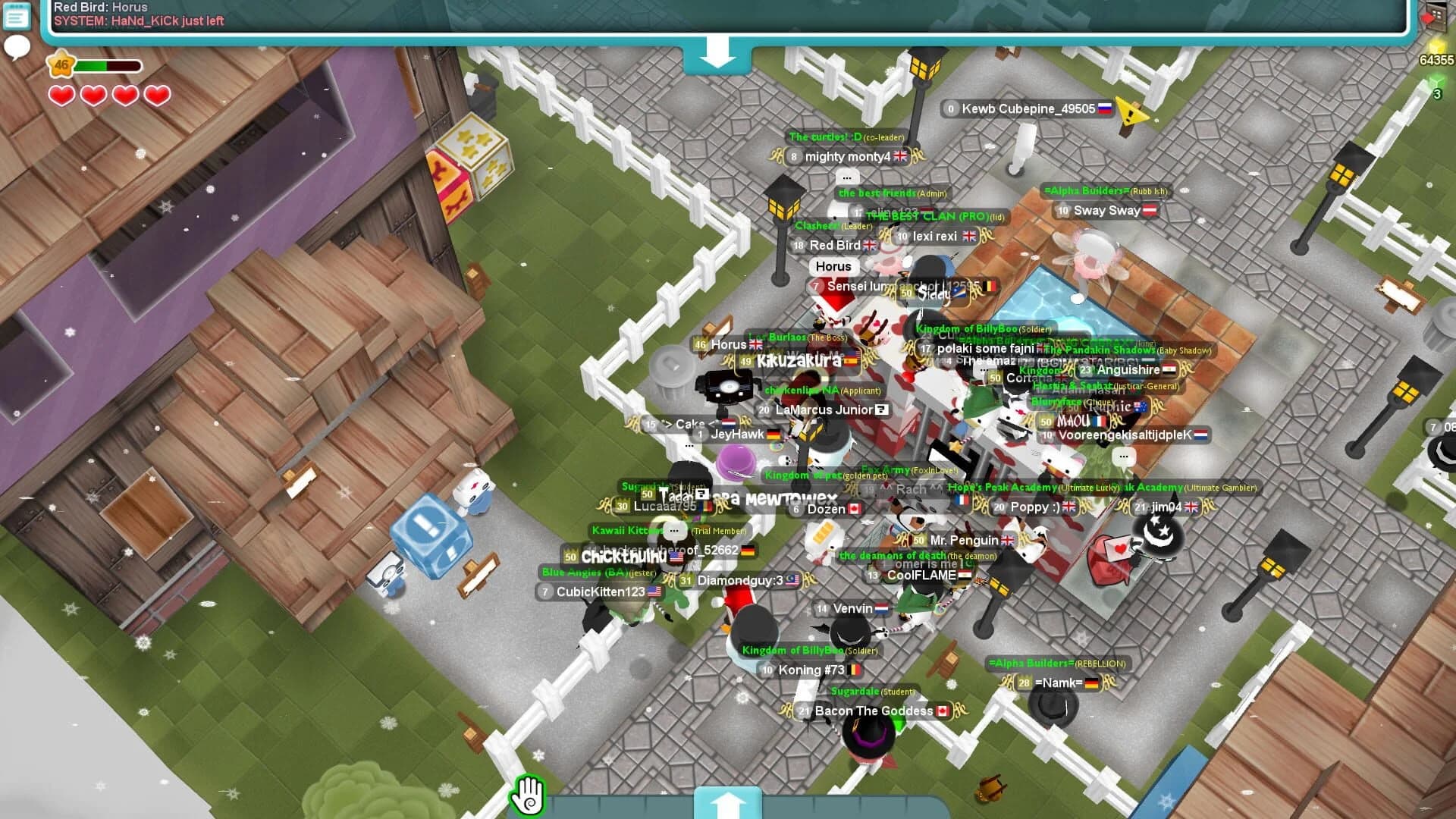Click the UK flag next to Mr. Penguin

click(x=1007, y=541)
